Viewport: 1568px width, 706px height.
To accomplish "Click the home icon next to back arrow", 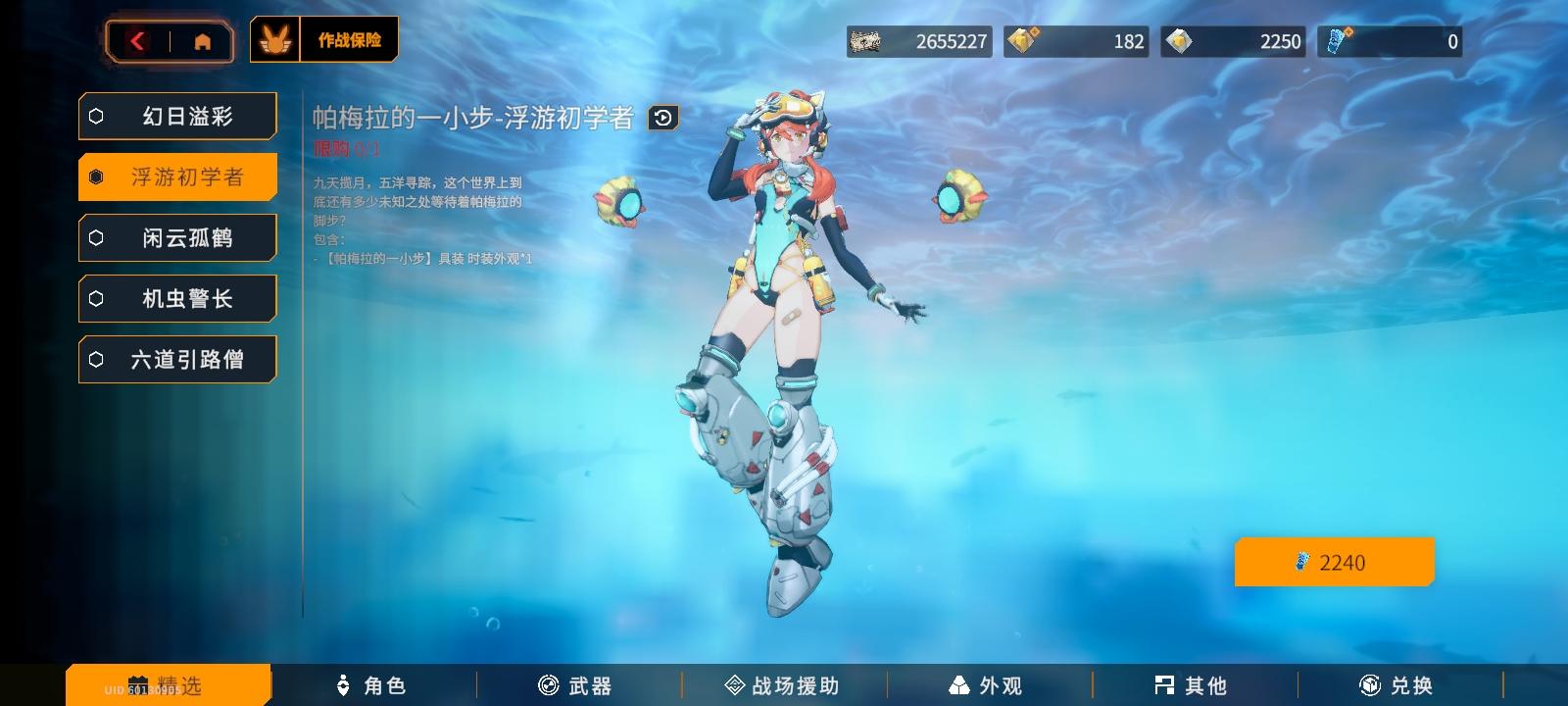I will [202, 41].
